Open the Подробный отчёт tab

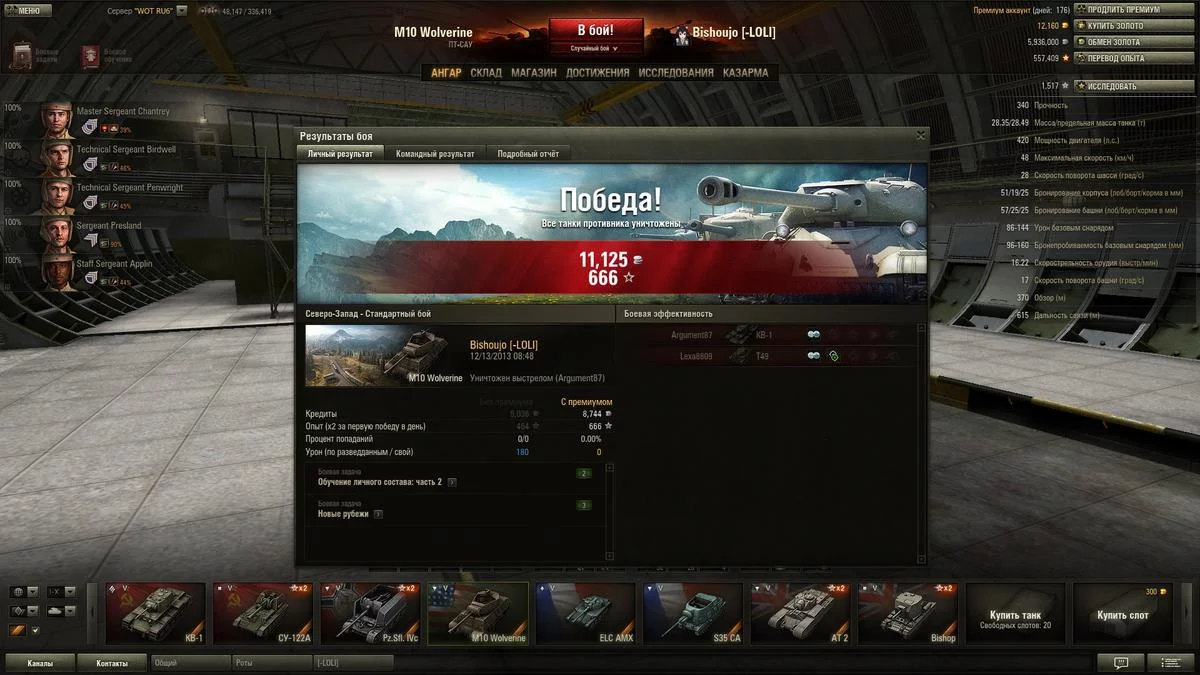[529, 154]
